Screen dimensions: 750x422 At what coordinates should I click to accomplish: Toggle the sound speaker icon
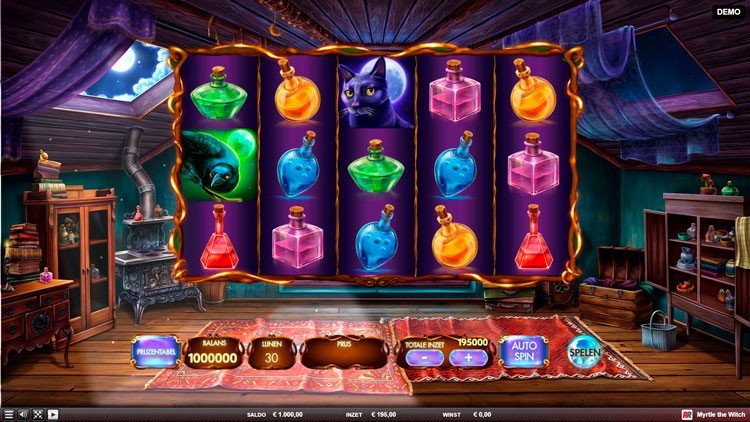coord(24,414)
